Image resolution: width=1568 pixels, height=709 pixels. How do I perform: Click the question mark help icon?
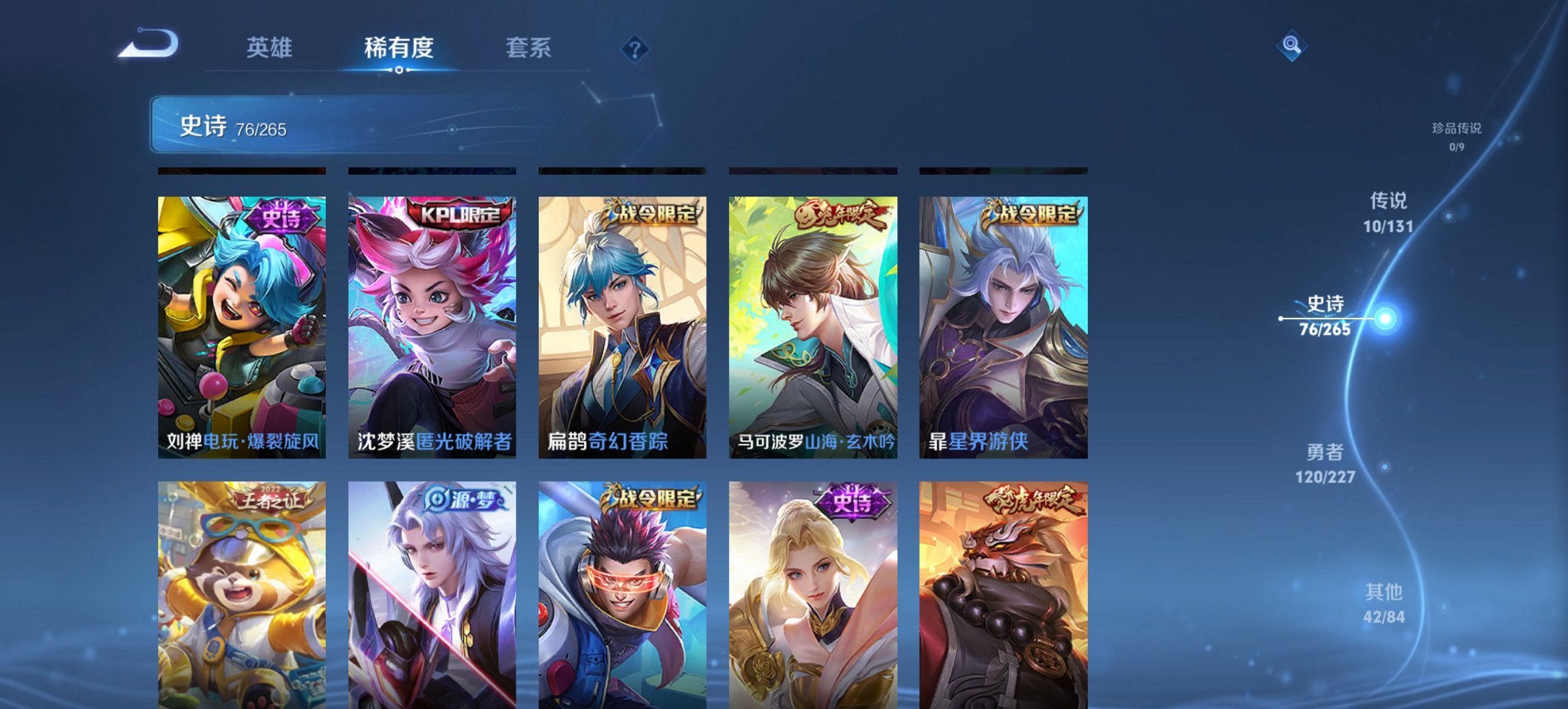click(635, 48)
